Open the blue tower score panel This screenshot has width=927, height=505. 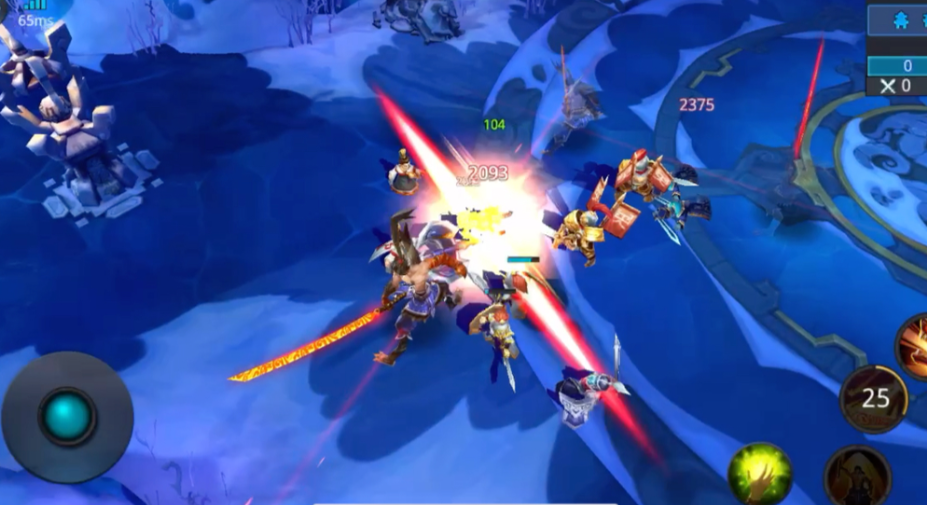pyautogui.click(x=896, y=21)
